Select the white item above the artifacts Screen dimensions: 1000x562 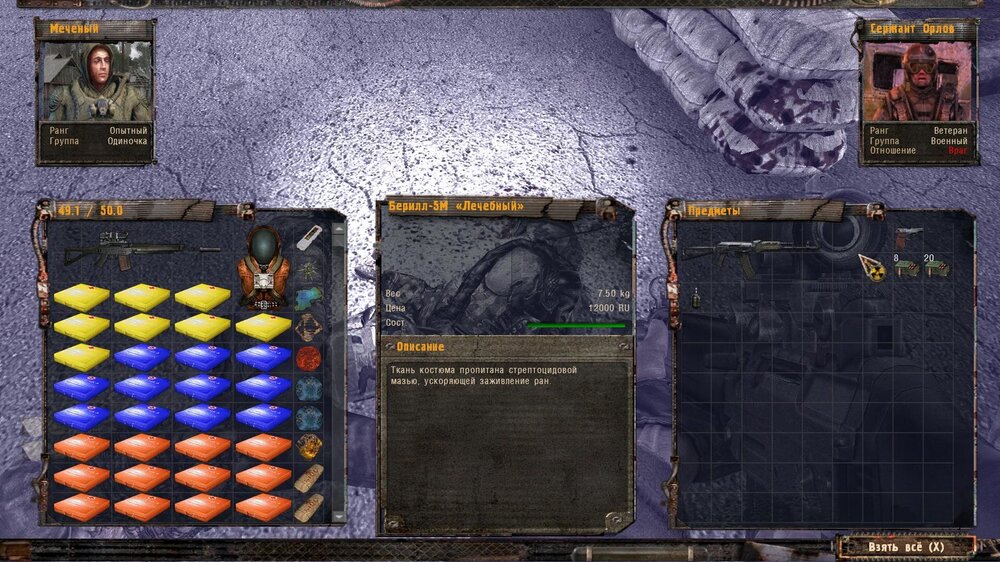pyautogui.click(x=309, y=237)
